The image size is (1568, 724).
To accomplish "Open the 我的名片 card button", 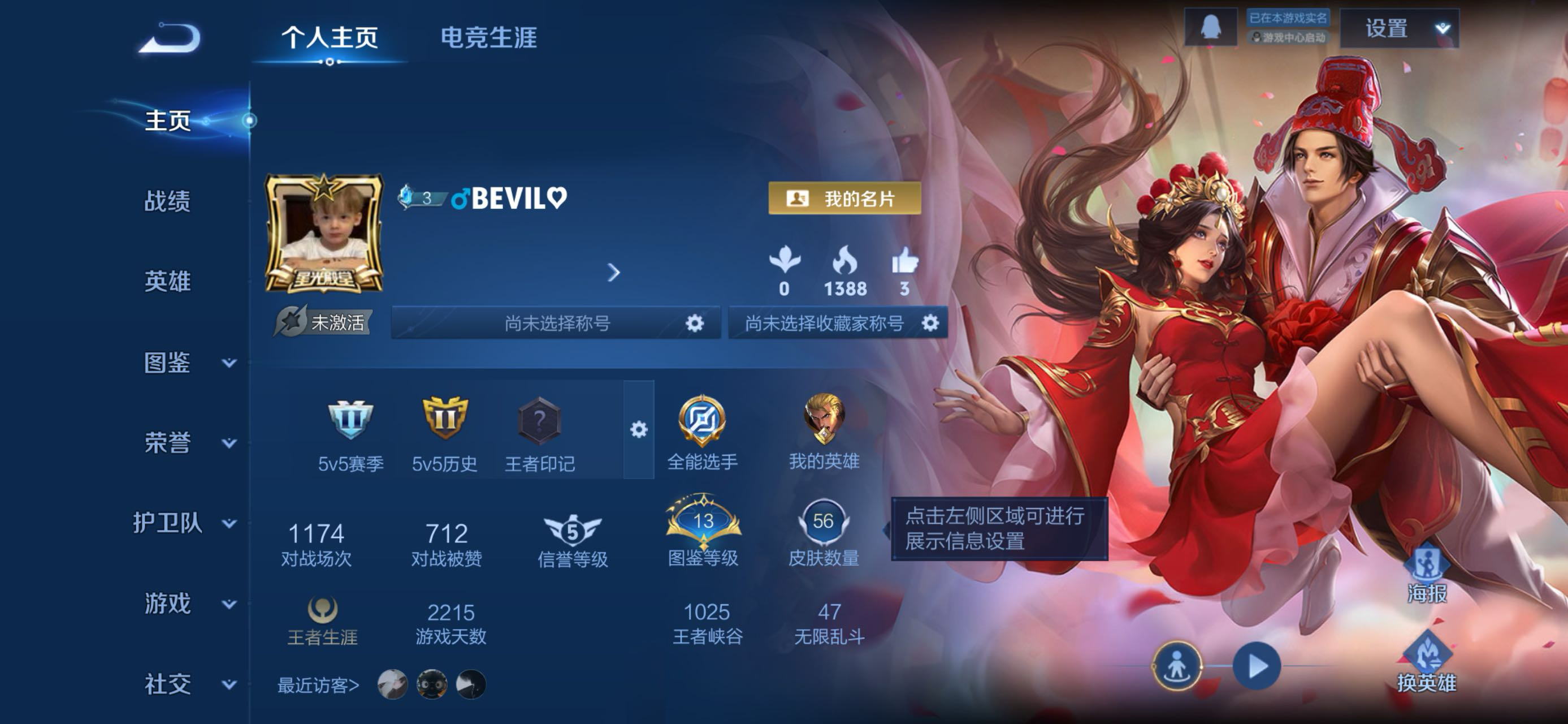I will [x=844, y=199].
